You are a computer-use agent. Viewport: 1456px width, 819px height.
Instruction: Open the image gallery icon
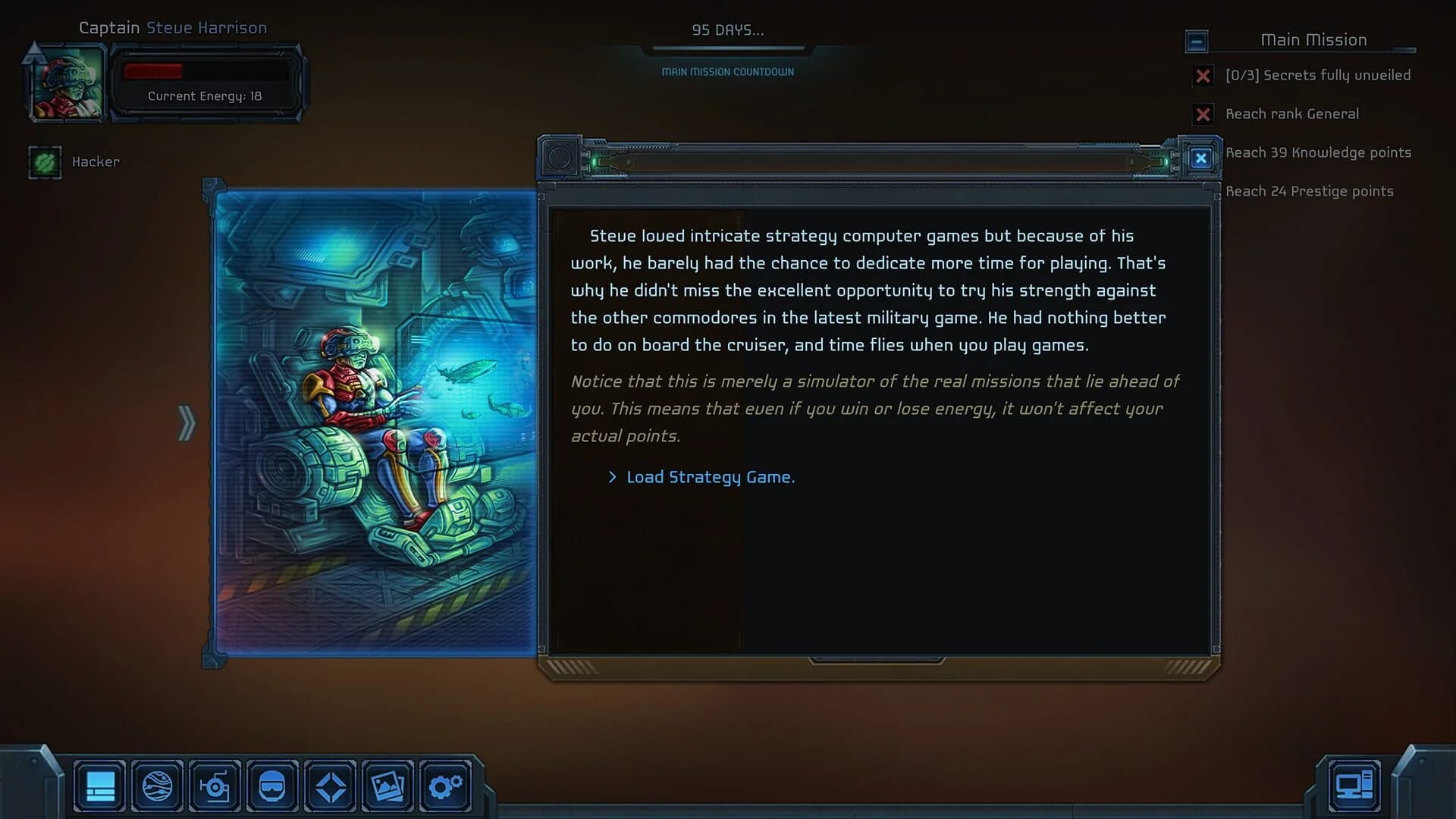(388, 786)
